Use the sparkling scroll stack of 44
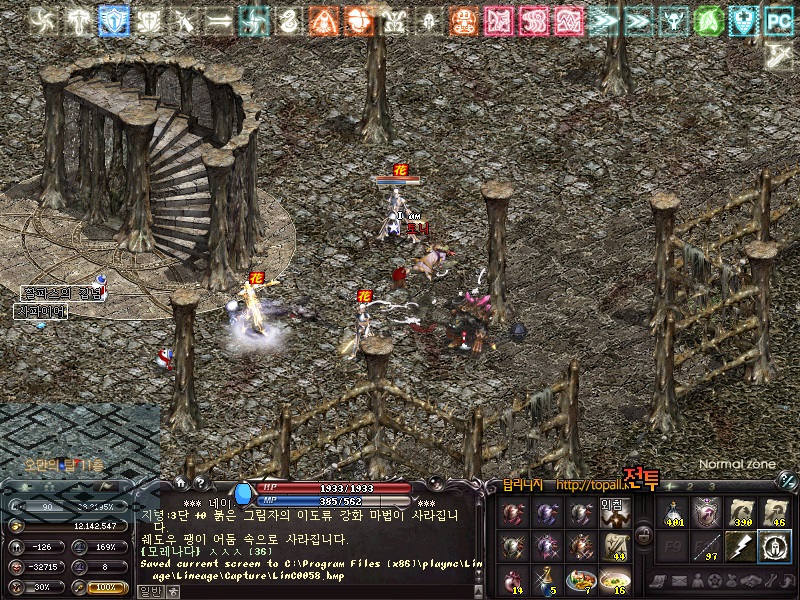This screenshot has height=600, width=800. click(x=614, y=545)
